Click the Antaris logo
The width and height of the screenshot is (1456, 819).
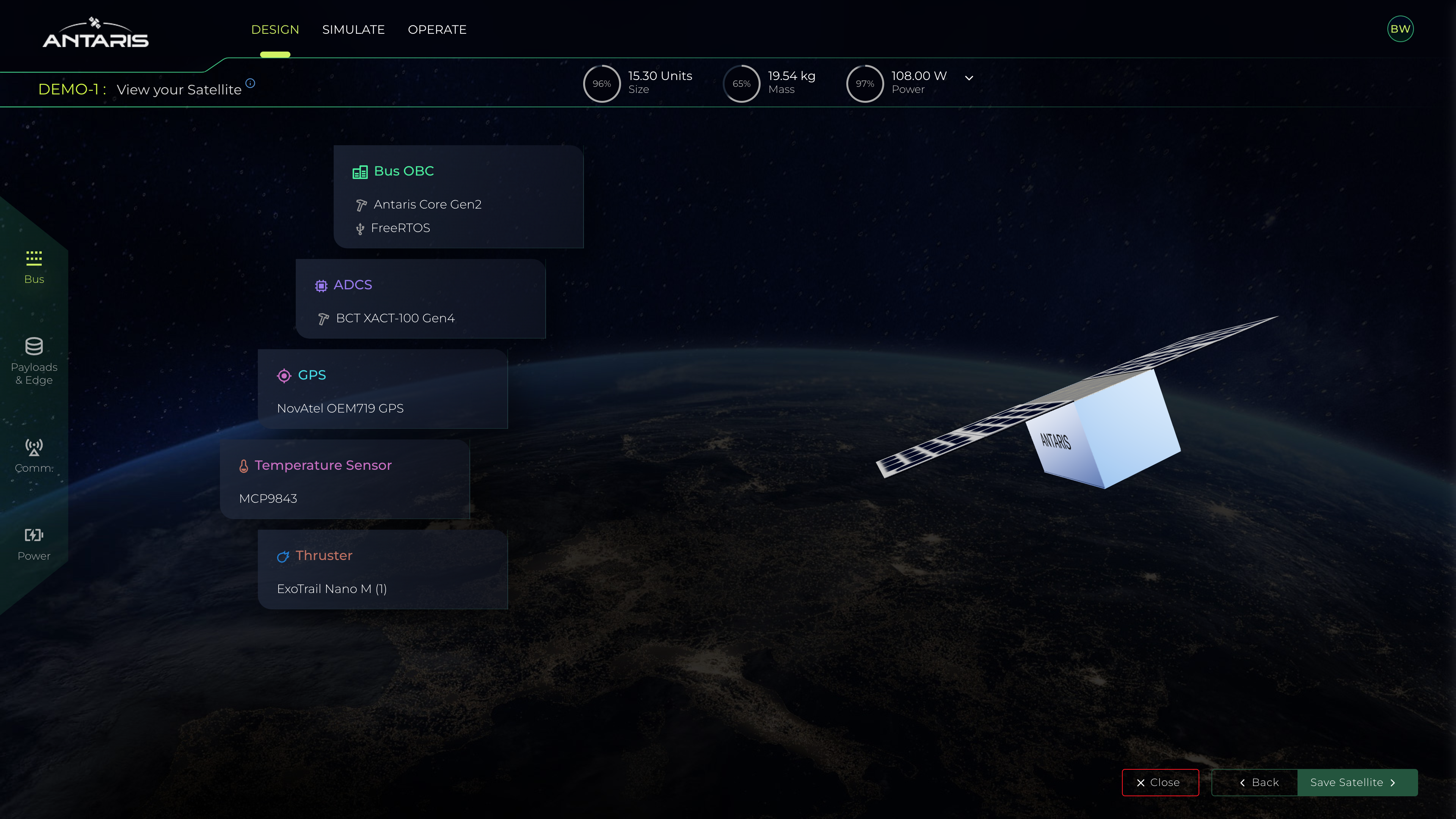tap(95, 33)
